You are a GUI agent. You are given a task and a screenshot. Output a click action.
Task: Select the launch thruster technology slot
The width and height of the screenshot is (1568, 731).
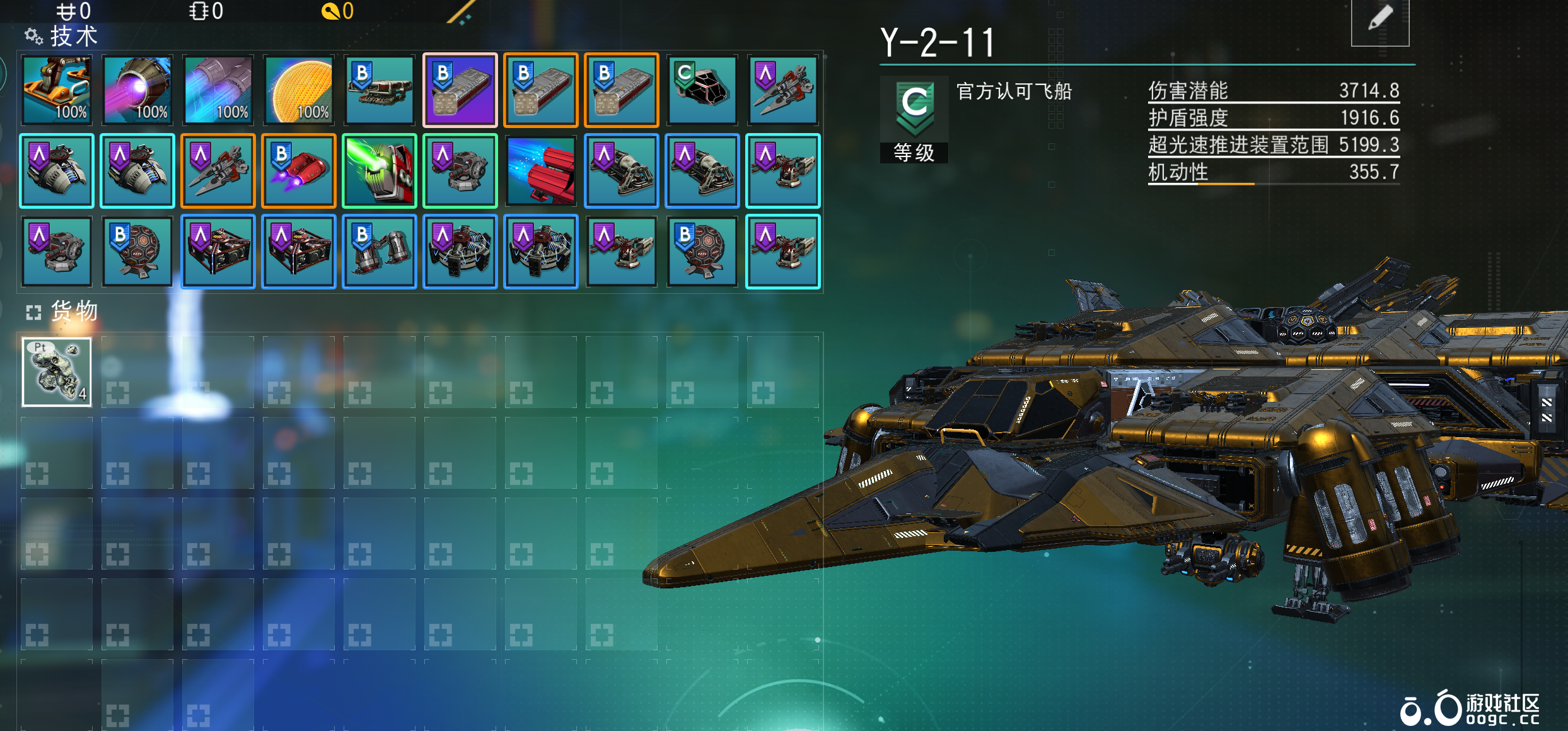click(57, 90)
